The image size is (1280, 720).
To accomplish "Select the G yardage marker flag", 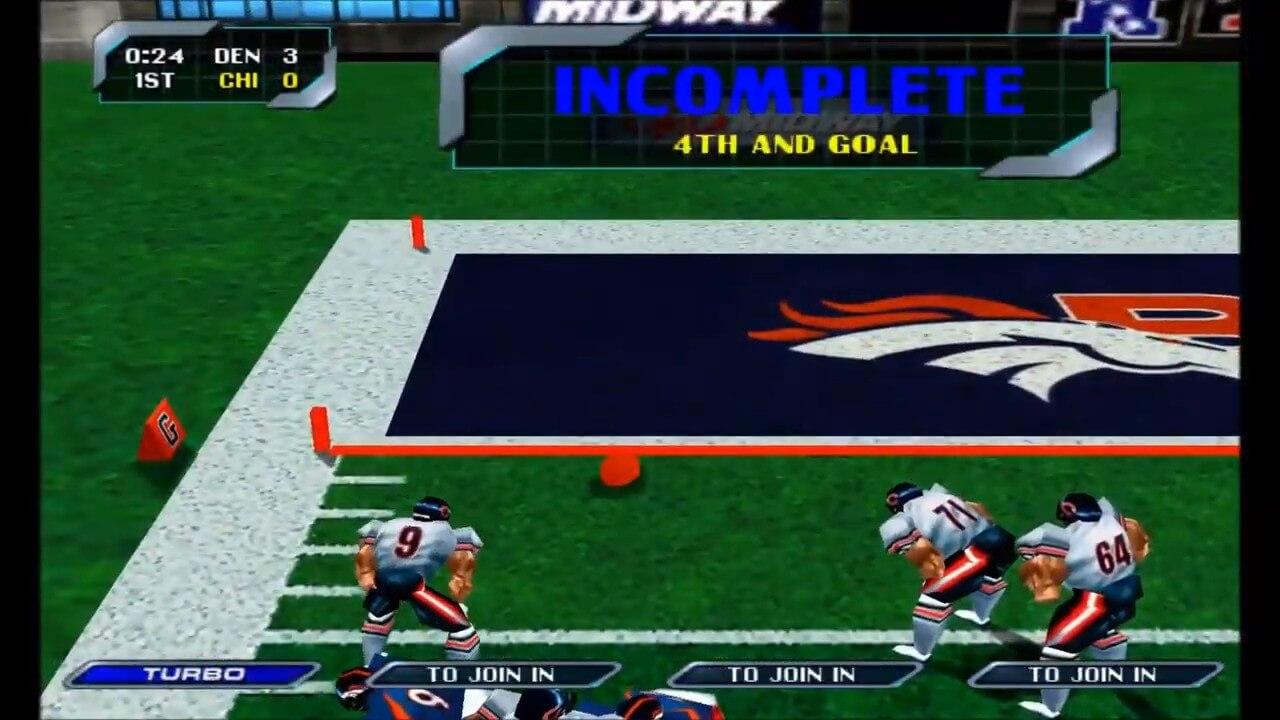I will tap(165, 430).
